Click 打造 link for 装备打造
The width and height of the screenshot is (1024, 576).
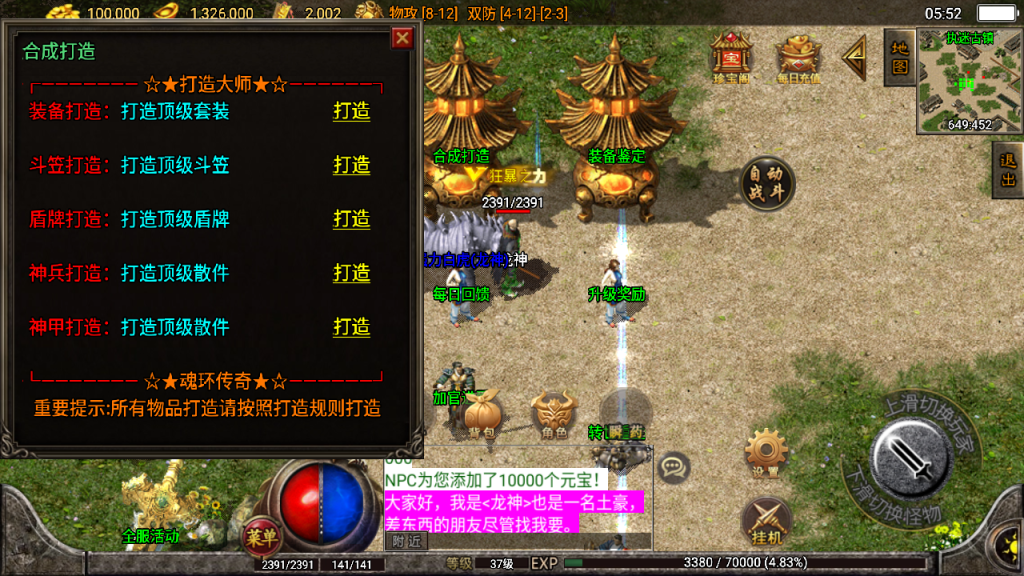click(x=351, y=111)
